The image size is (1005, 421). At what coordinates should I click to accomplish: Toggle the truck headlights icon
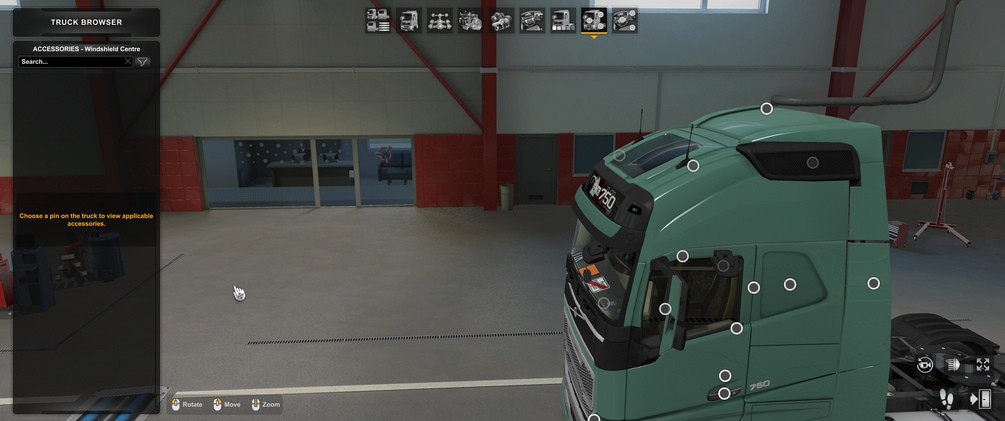(x=954, y=365)
